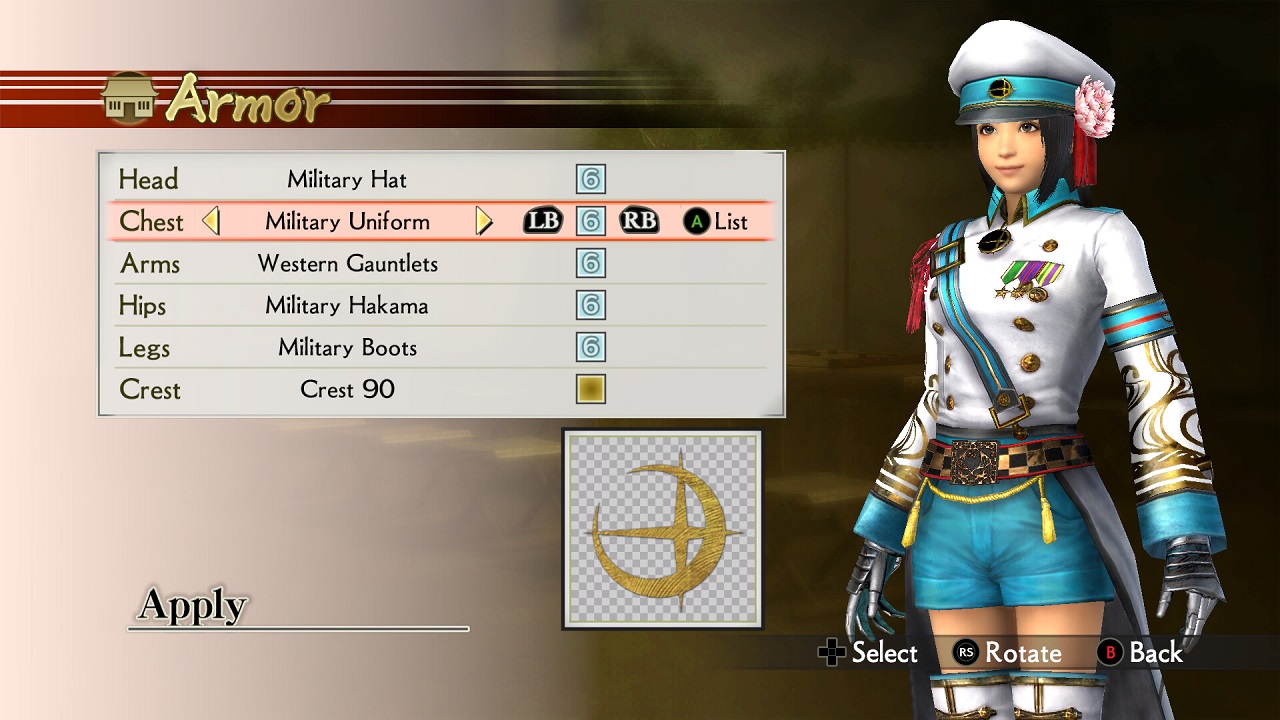Select the Head row showing Military Hat
This screenshot has height=720, width=1280.
(347, 179)
